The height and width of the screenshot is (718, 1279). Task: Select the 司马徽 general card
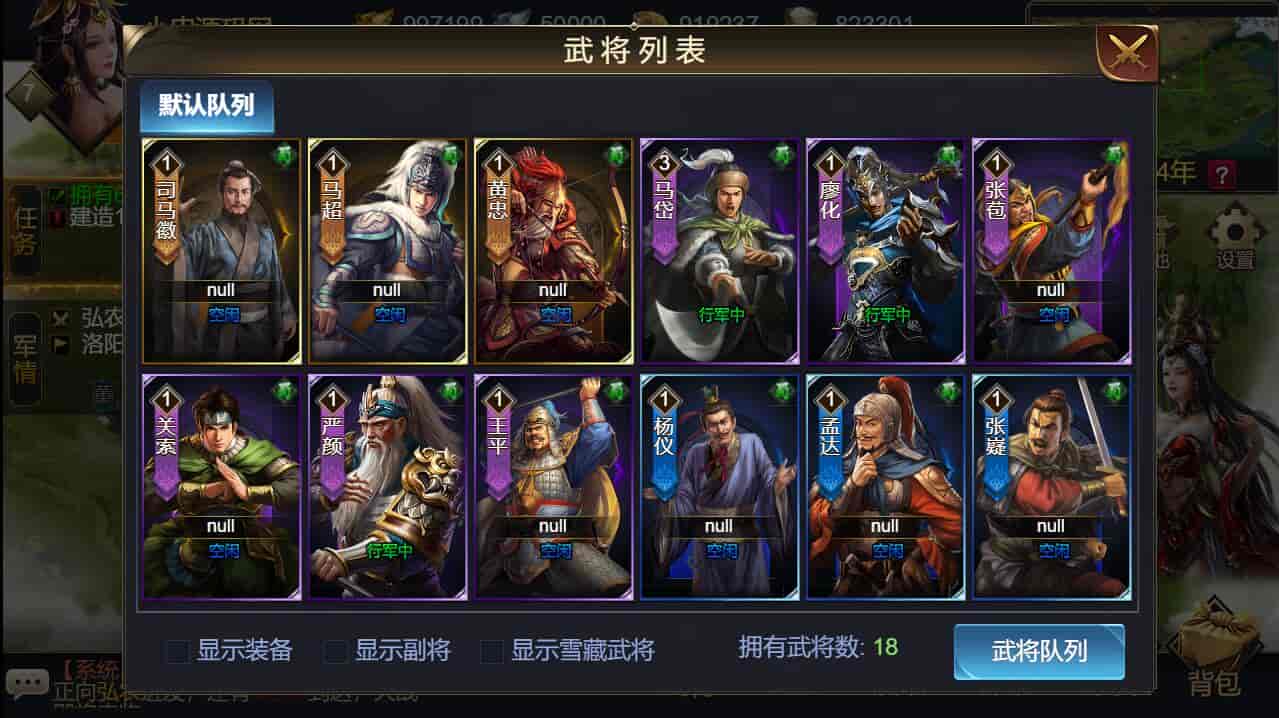pos(221,251)
